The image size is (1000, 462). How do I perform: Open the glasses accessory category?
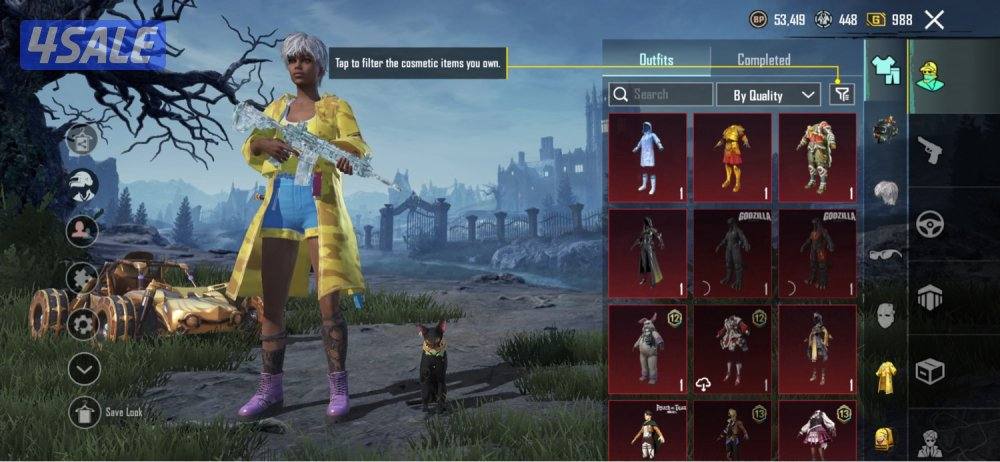(x=886, y=255)
